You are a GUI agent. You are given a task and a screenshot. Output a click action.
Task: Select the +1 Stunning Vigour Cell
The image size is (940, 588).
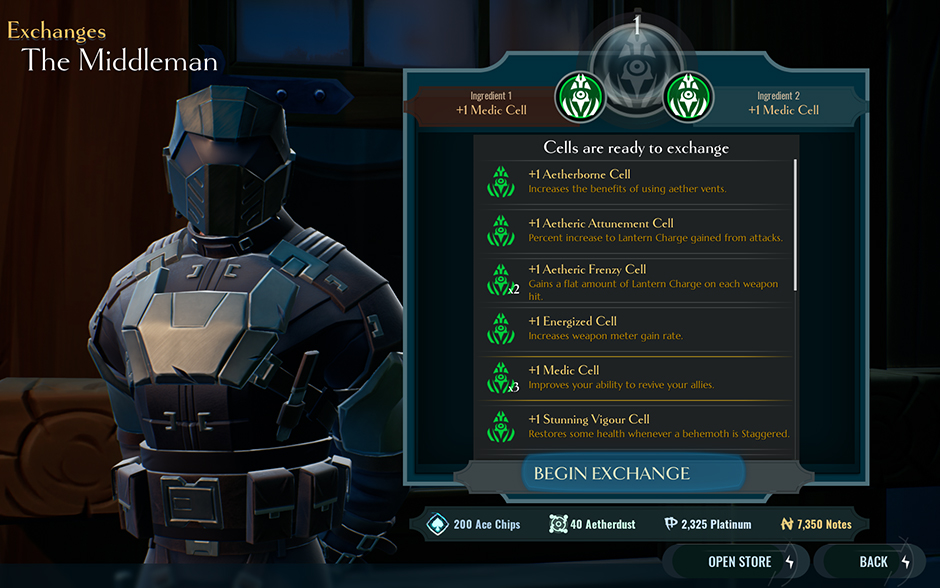pos(635,426)
